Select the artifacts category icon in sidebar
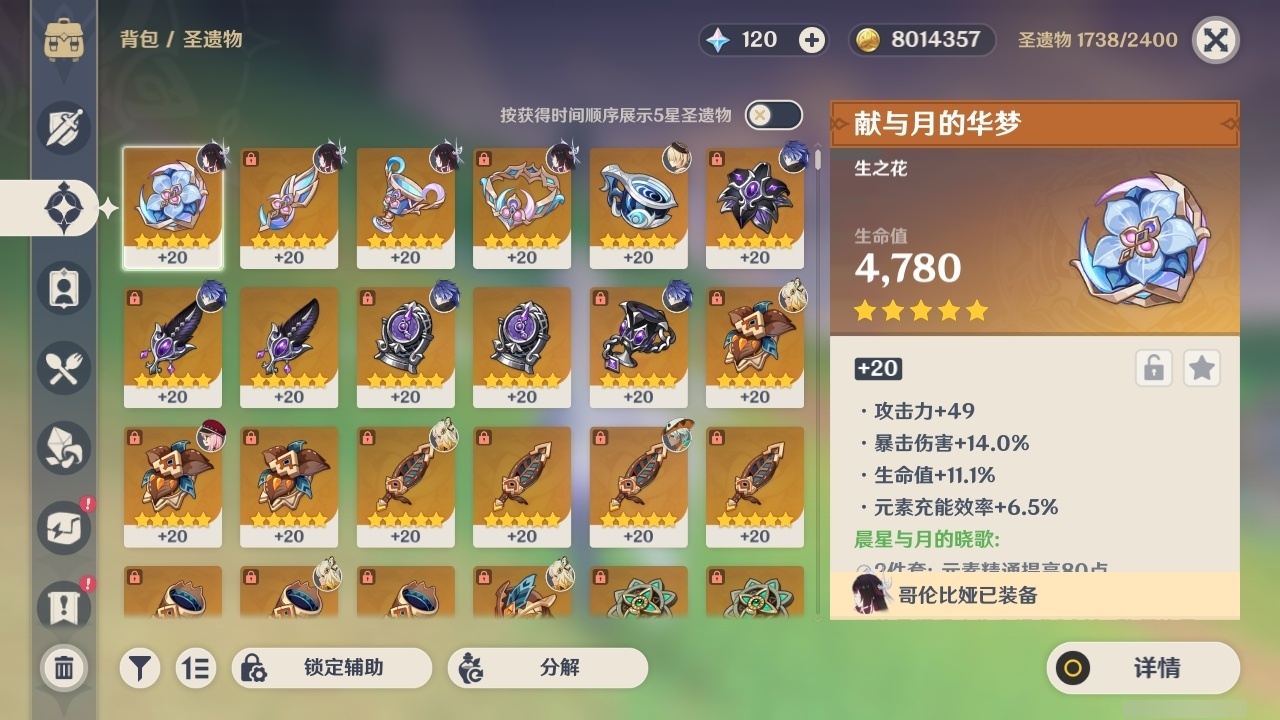 [63, 206]
